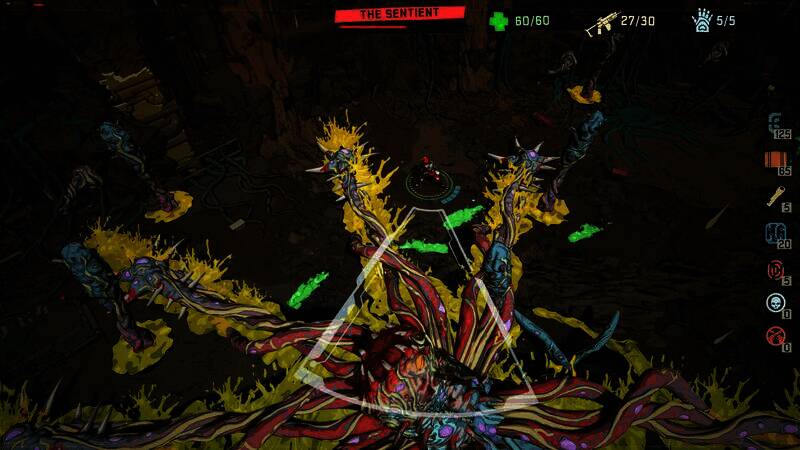Viewport: 800px width, 450px height.
Task: Click The Sentient boss name banner
Action: pos(399,14)
